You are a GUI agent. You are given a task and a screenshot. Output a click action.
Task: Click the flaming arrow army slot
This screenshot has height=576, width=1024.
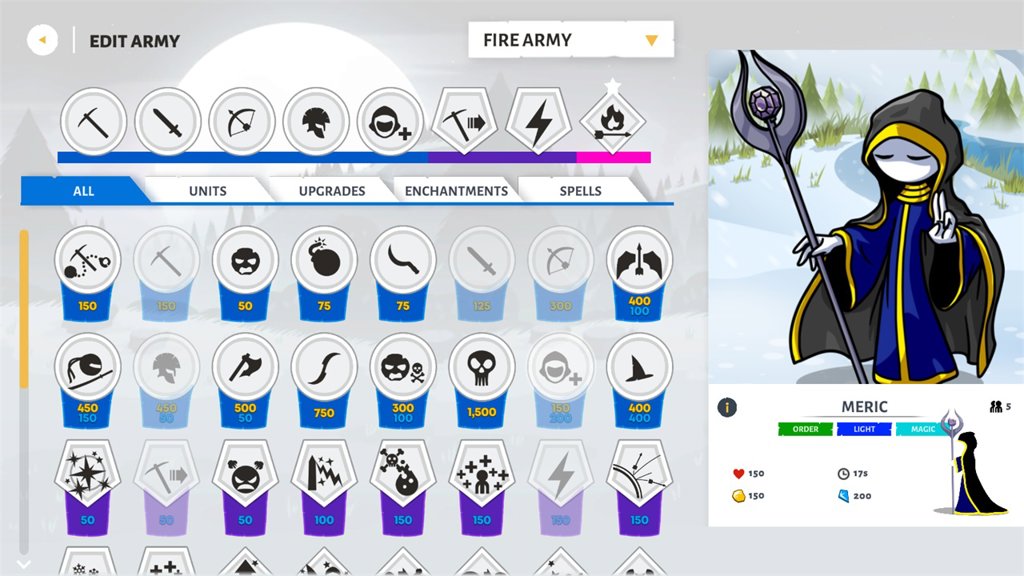[613, 122]
